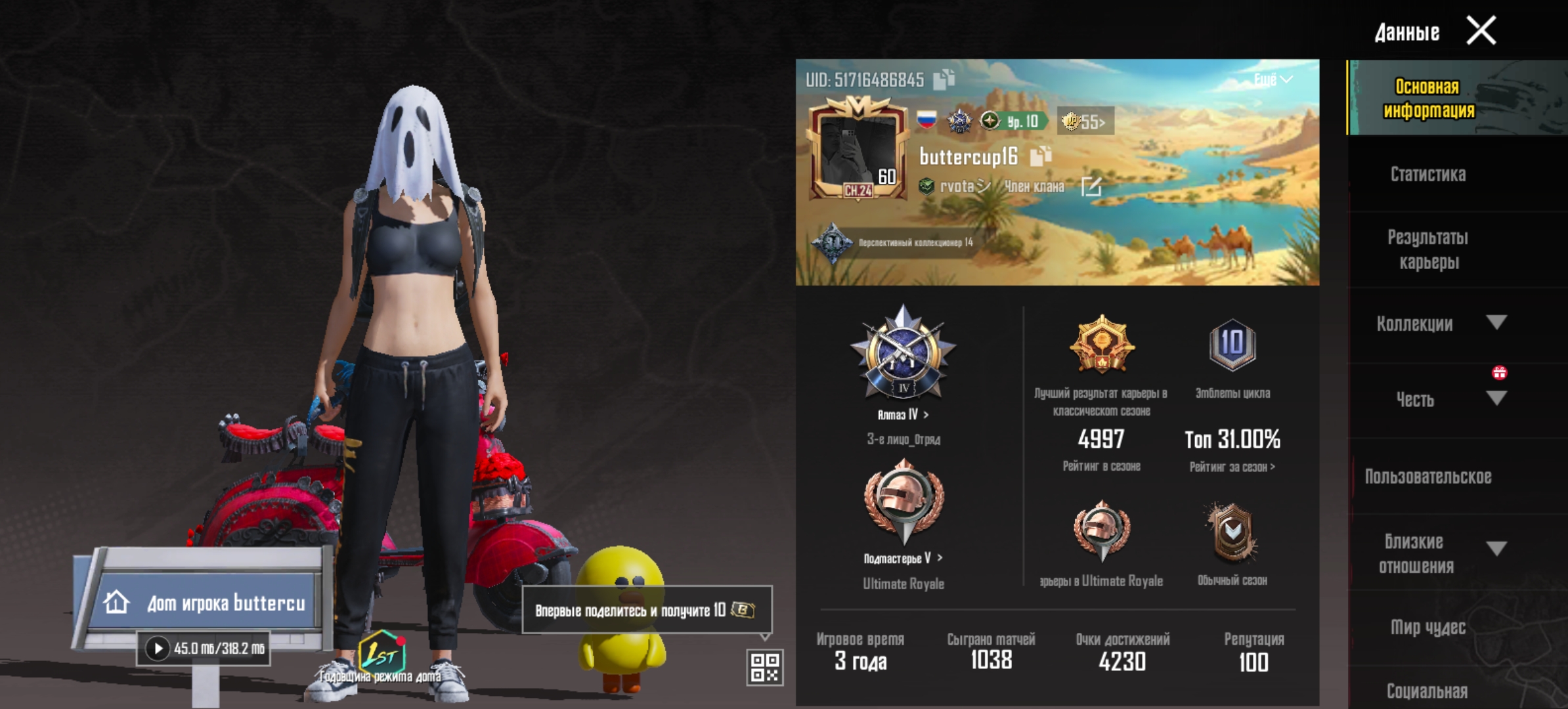Open the Пользовательское tab
Viewport: 1568px width, 709px height.
click(1427, 477)
